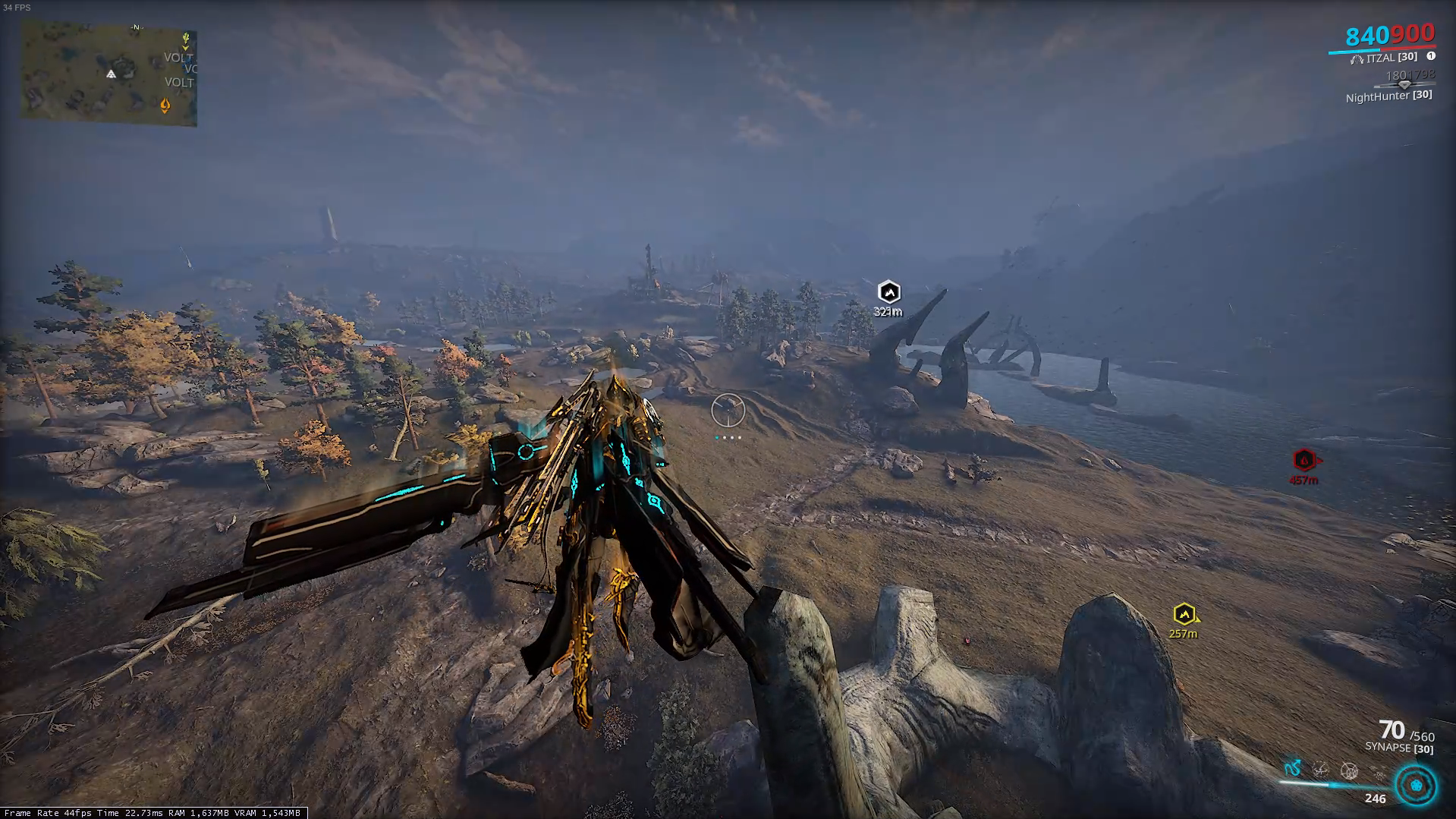The height and width of the screenshot is (819, 1456).
Task: Click the glowing cyan energy orb icon
Action: (x=1417, y=784)
